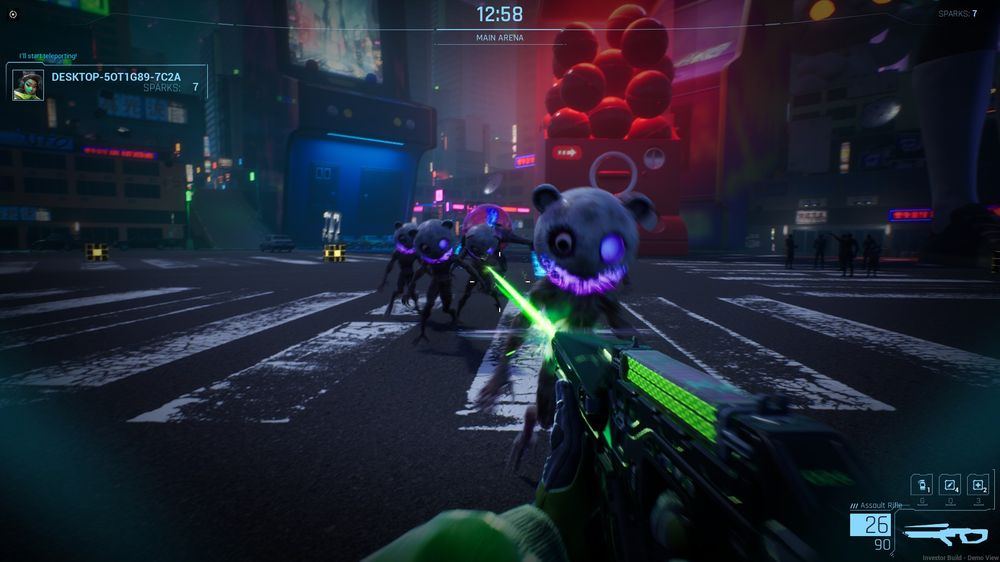Use the syringe item slot
Viewport: 1000px width, 562px height.
[950, 484]
